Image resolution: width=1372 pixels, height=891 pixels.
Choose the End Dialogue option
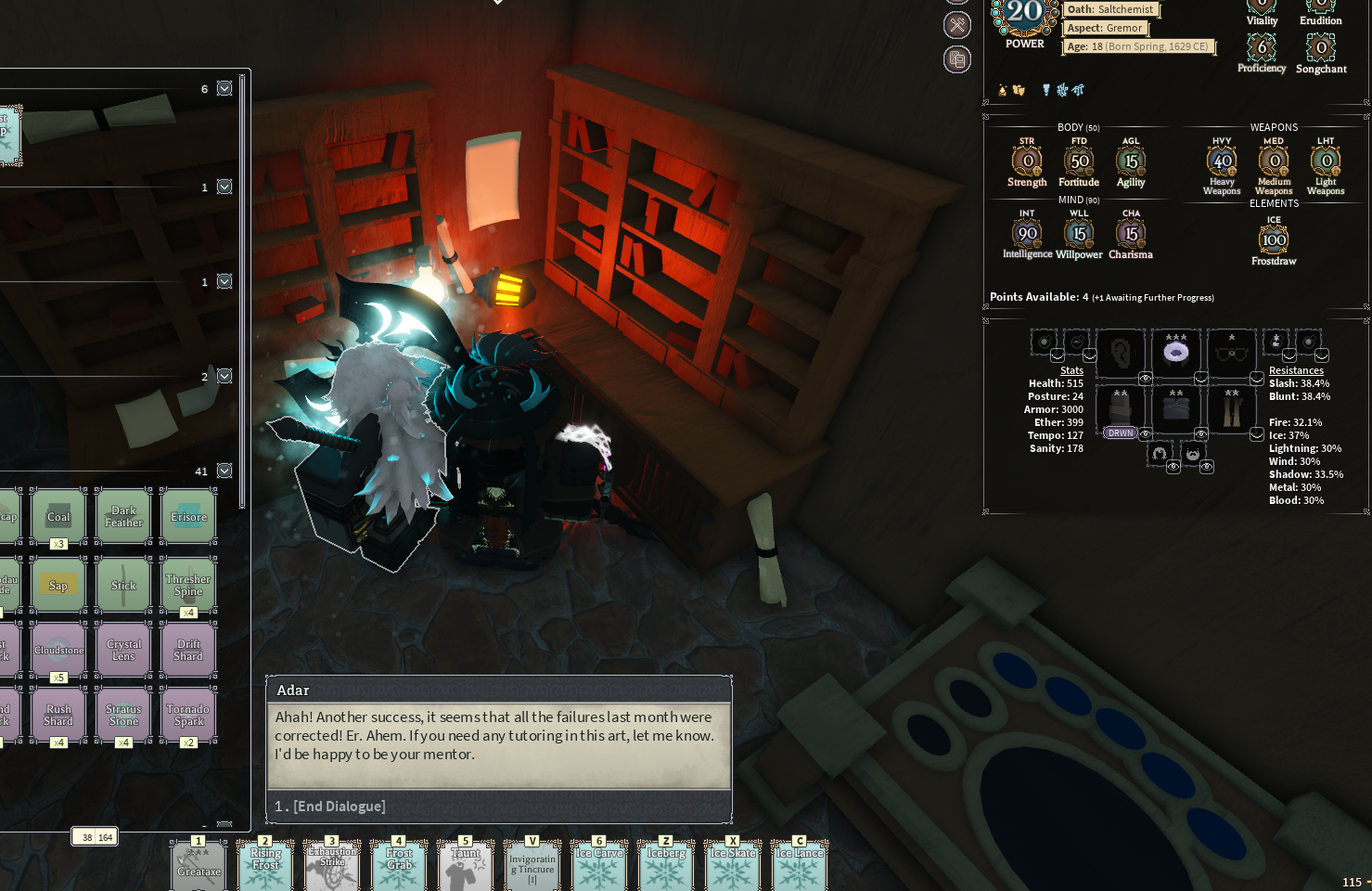tap(330, 807)
